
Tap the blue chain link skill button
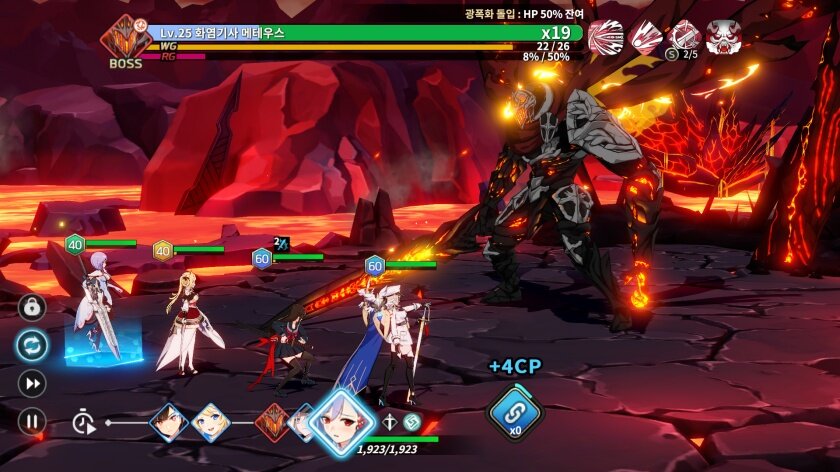(x=514, y=412)
